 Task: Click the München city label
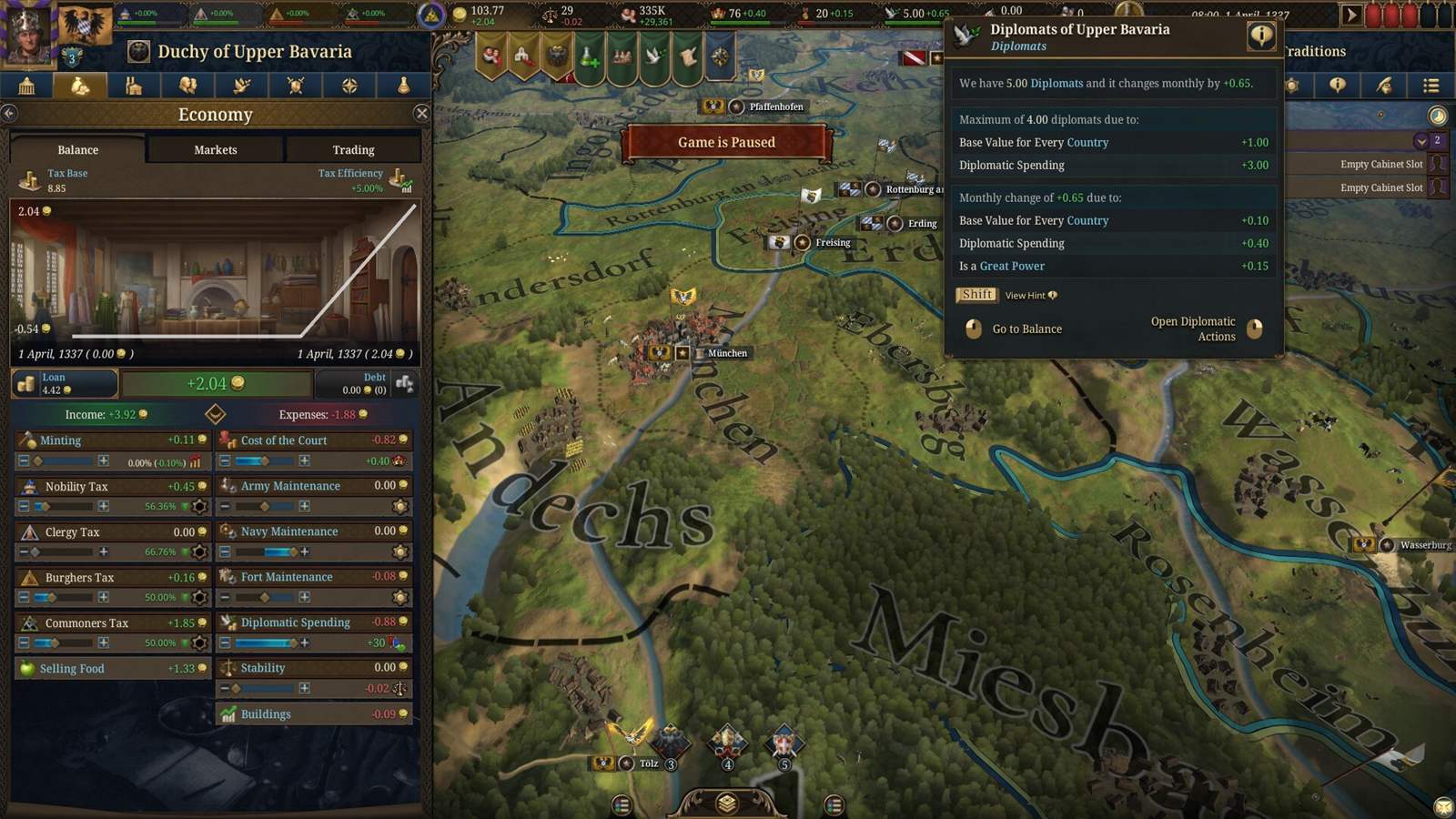tap(727, 353)
